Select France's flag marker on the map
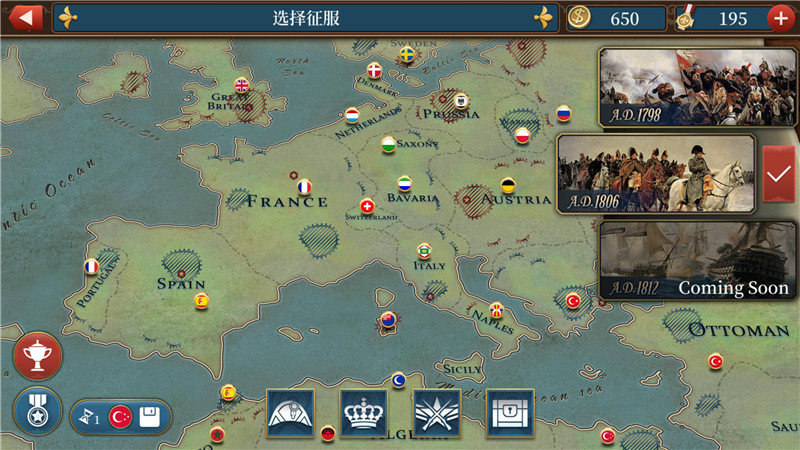Viewport: 800px width, 450px height. click(x=305, y=186)
